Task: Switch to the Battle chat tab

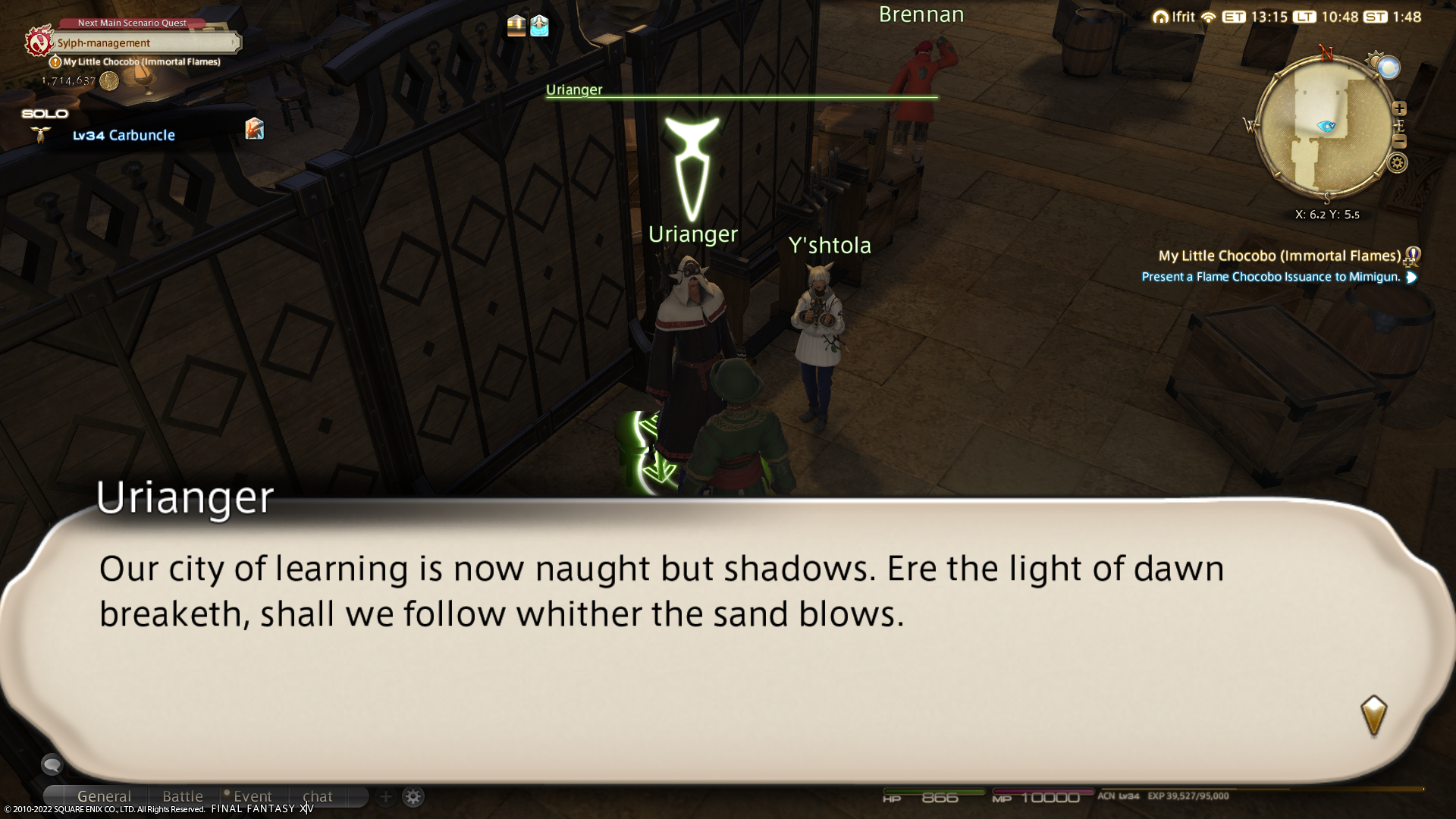Action: [183, 796]
